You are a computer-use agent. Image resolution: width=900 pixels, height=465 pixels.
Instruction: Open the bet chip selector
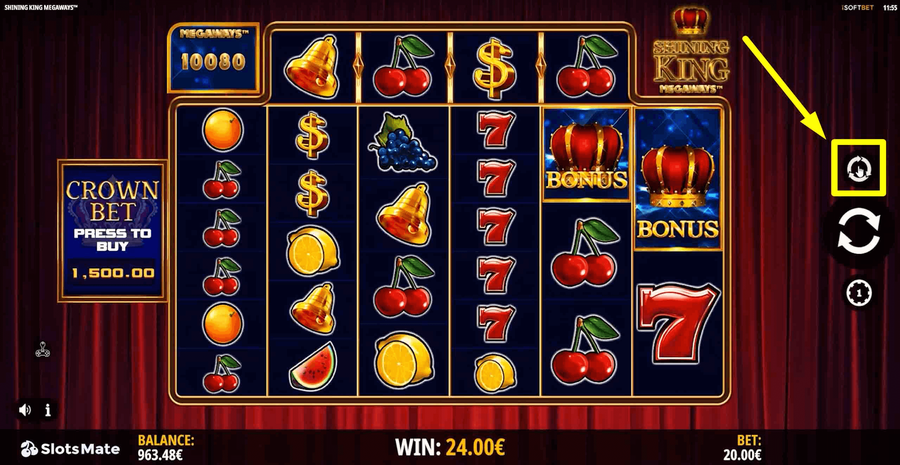click(x=859, y=292)
